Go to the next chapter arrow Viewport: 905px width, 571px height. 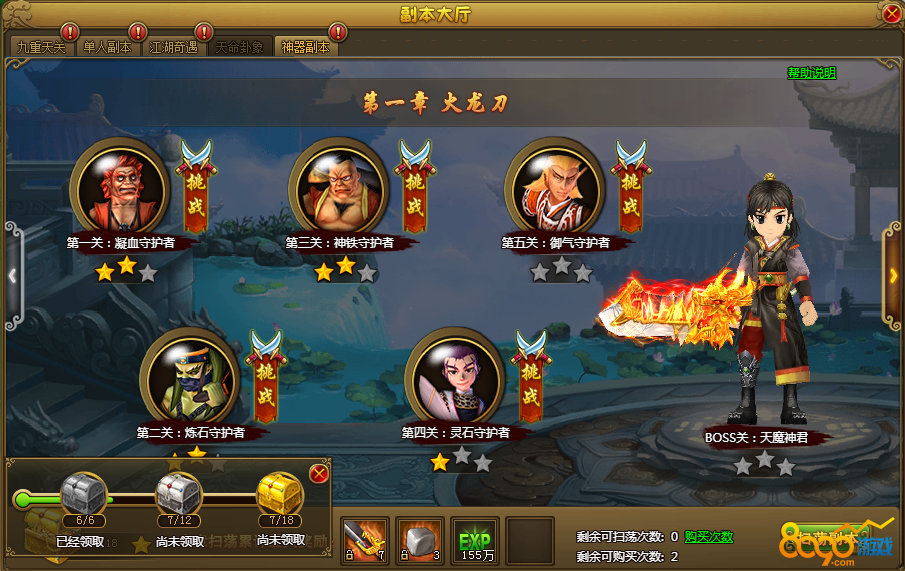pyautogui.click(x=893, y=275)
